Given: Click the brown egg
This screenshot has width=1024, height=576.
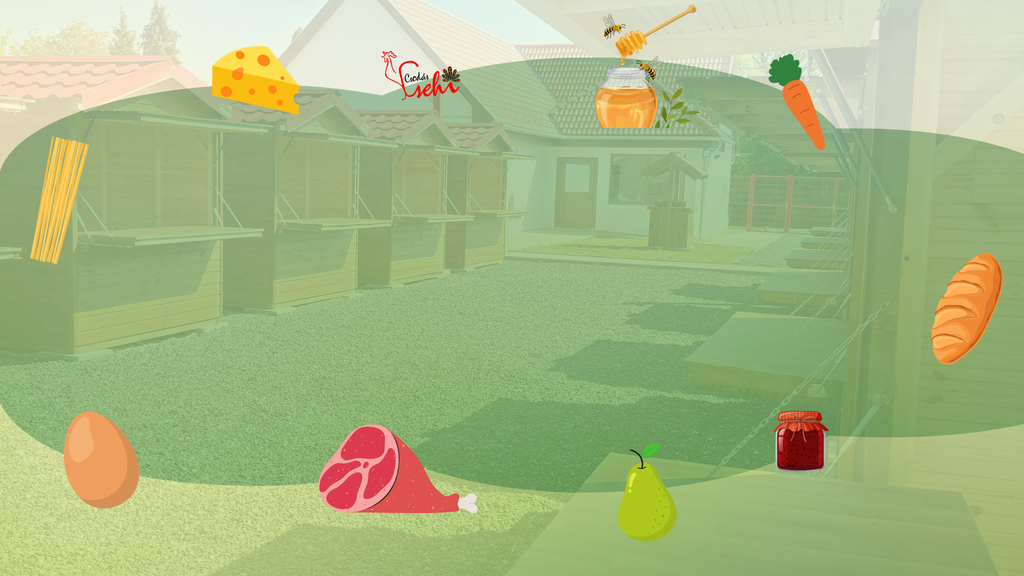Looking at the screenshot, I should [100, 459].
